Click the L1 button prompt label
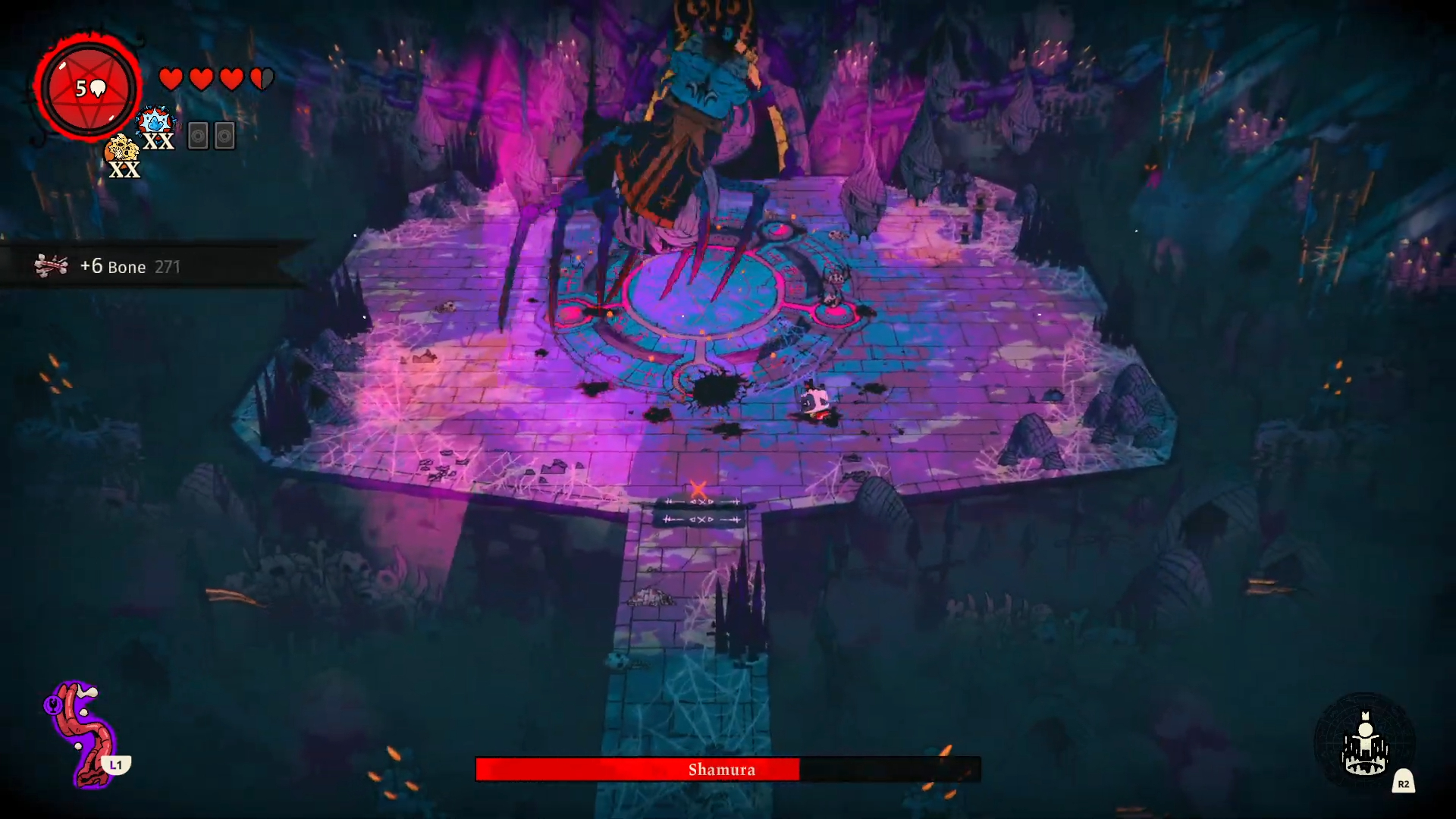Viewport: 1456px width, 819px height. coord(115,765)
